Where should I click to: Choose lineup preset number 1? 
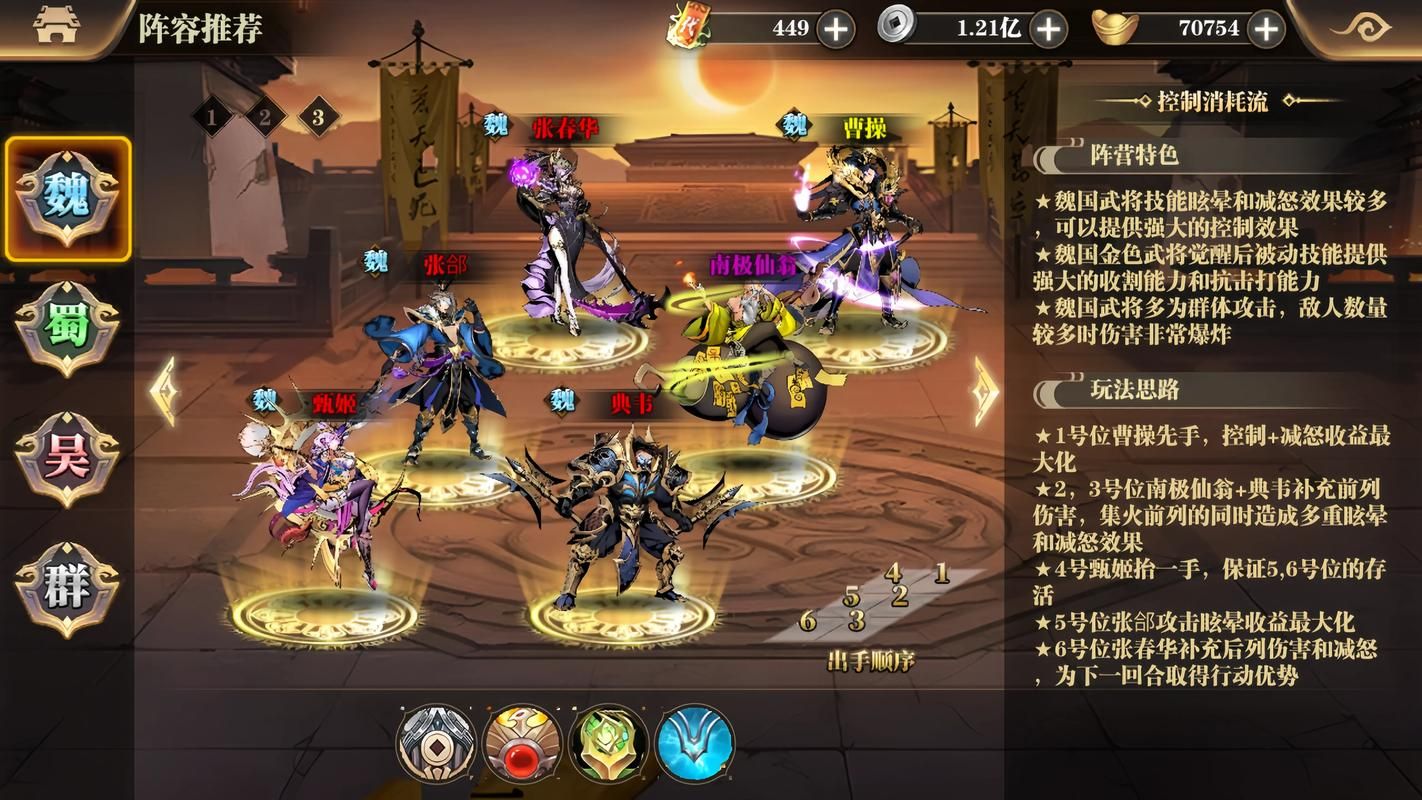click(x=212, y=118)
